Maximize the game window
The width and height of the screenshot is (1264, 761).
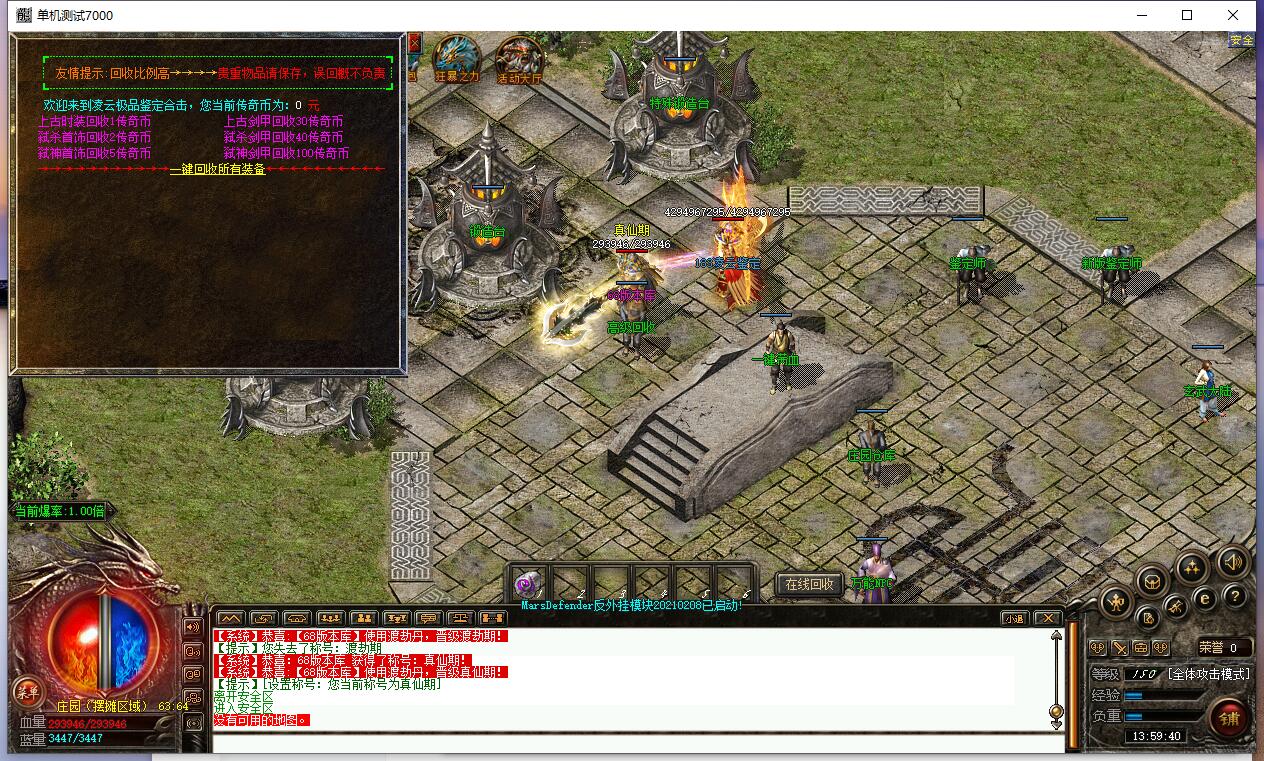1187,15
